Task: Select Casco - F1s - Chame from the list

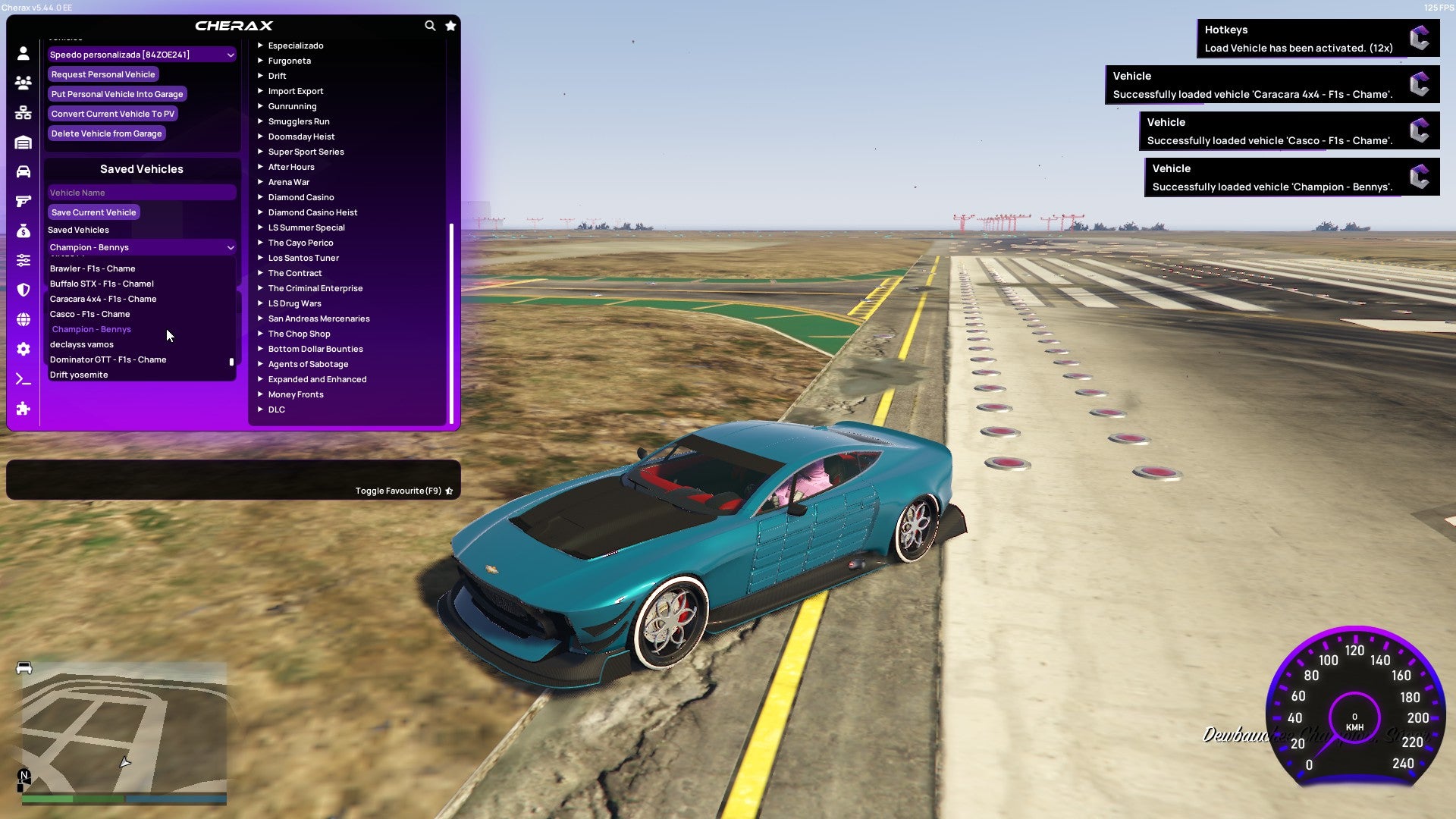Action: click(x=89, y=314)
